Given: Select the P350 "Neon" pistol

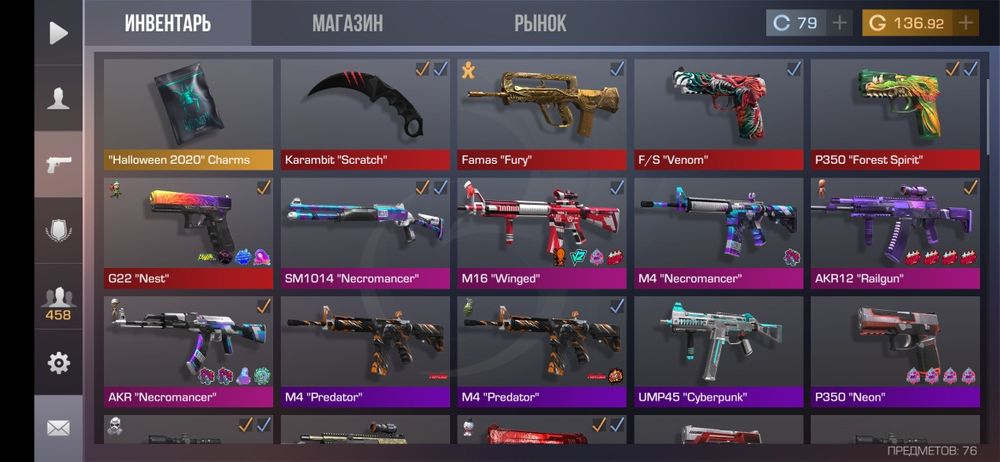Looking at the screenshot, I should pos(895,350).
